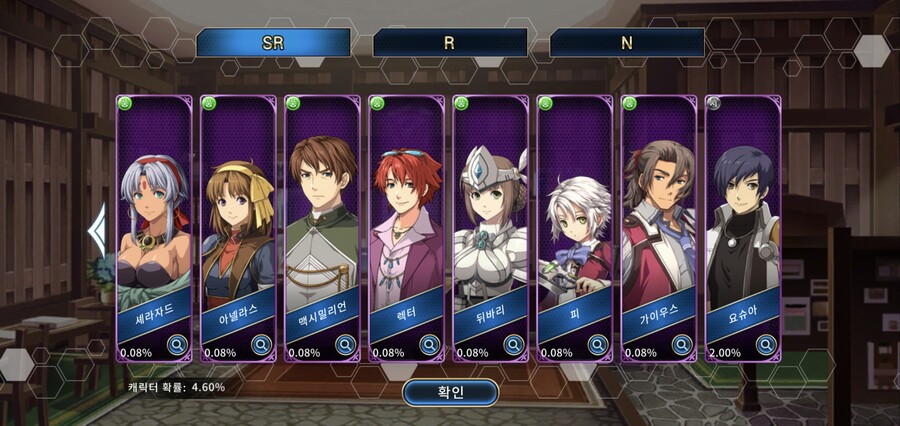900x426 pixels.
Task: Inspect 세라자드 with the magnifier icon
Action: [x=177, y=345]
